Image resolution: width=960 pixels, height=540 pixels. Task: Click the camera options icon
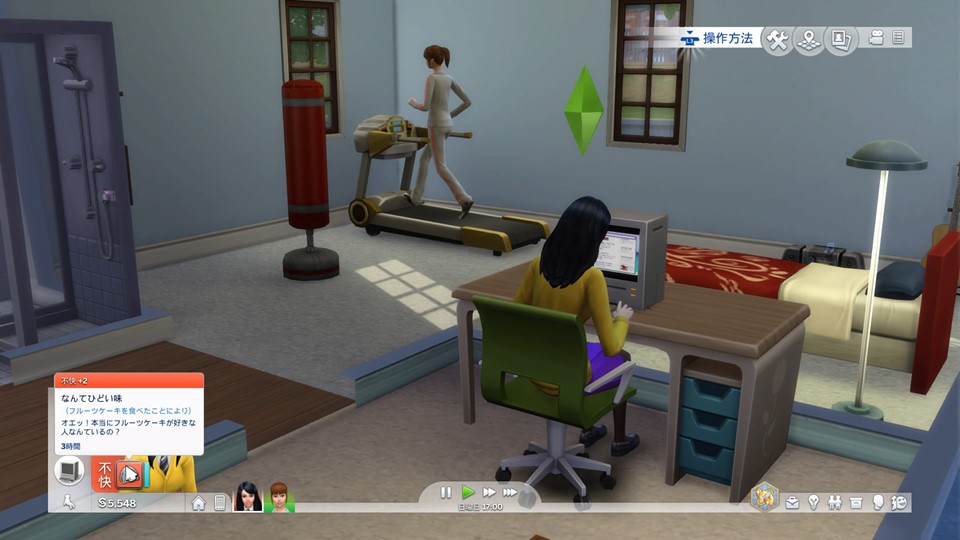click(x=877, y=38)
